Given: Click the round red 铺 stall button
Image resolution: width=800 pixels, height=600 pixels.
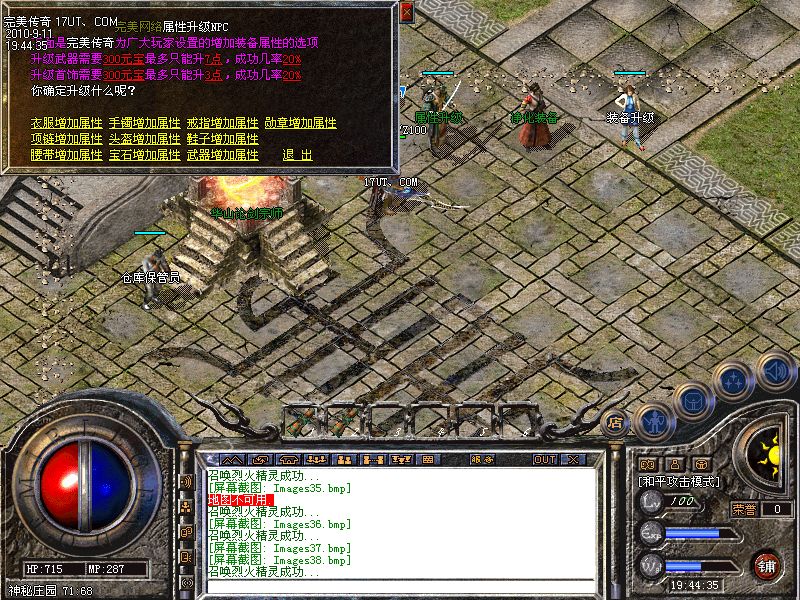Looking at the screenshot, I should click(x=767, y=566).
